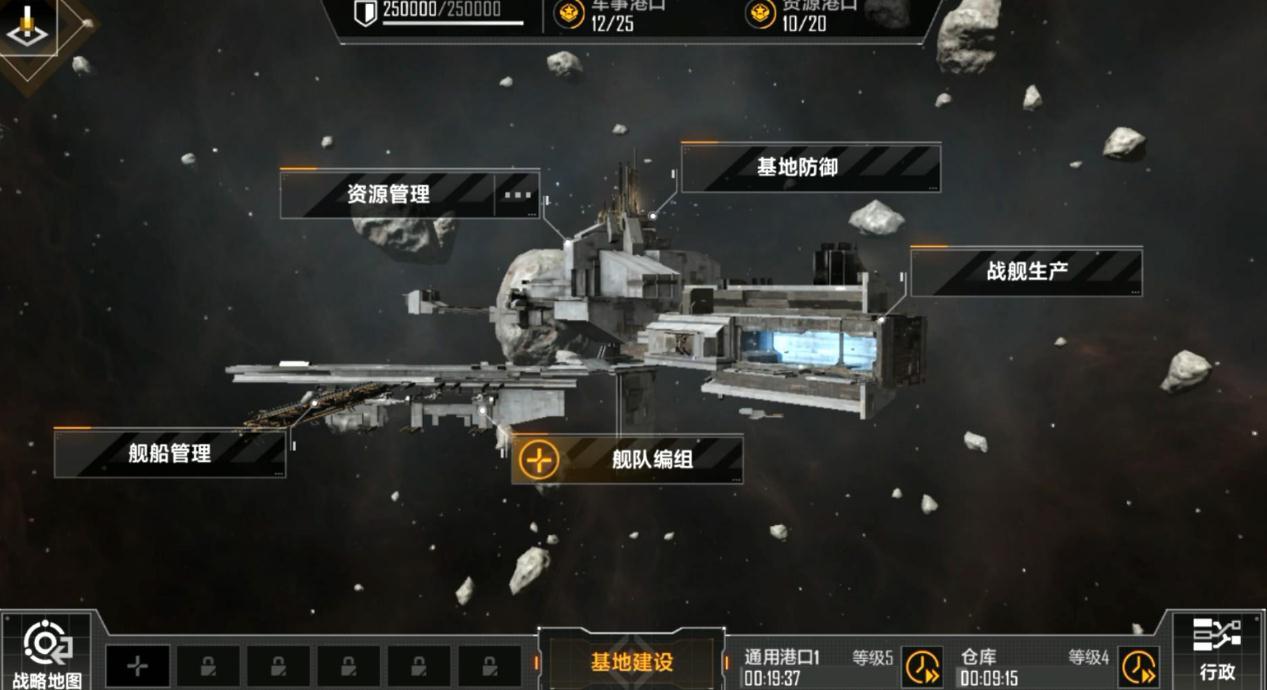
Task: Click the base marker icon in top-left corner
Action: click(x=27, y=28)
